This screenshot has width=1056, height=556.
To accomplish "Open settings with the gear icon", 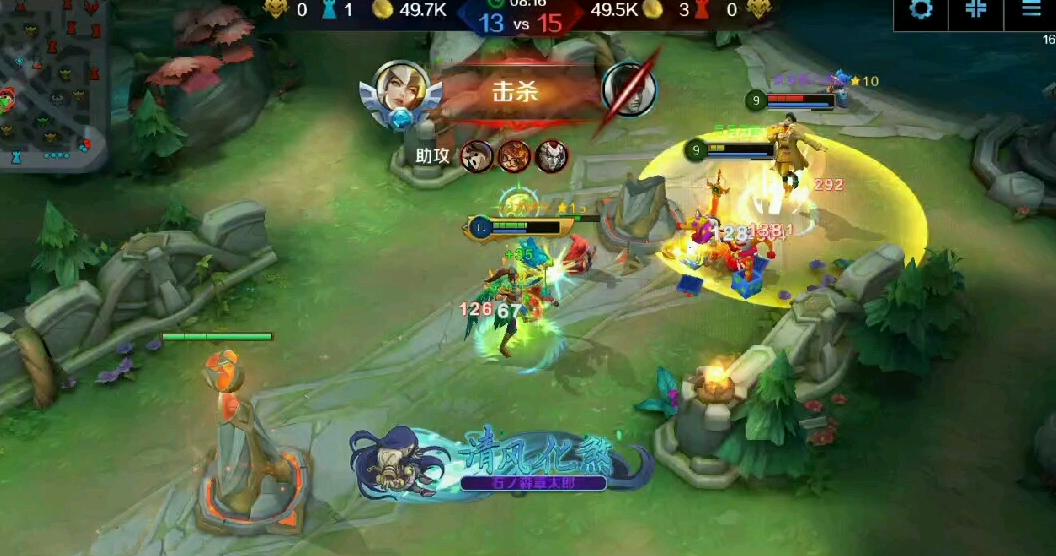I will (921, 9).
